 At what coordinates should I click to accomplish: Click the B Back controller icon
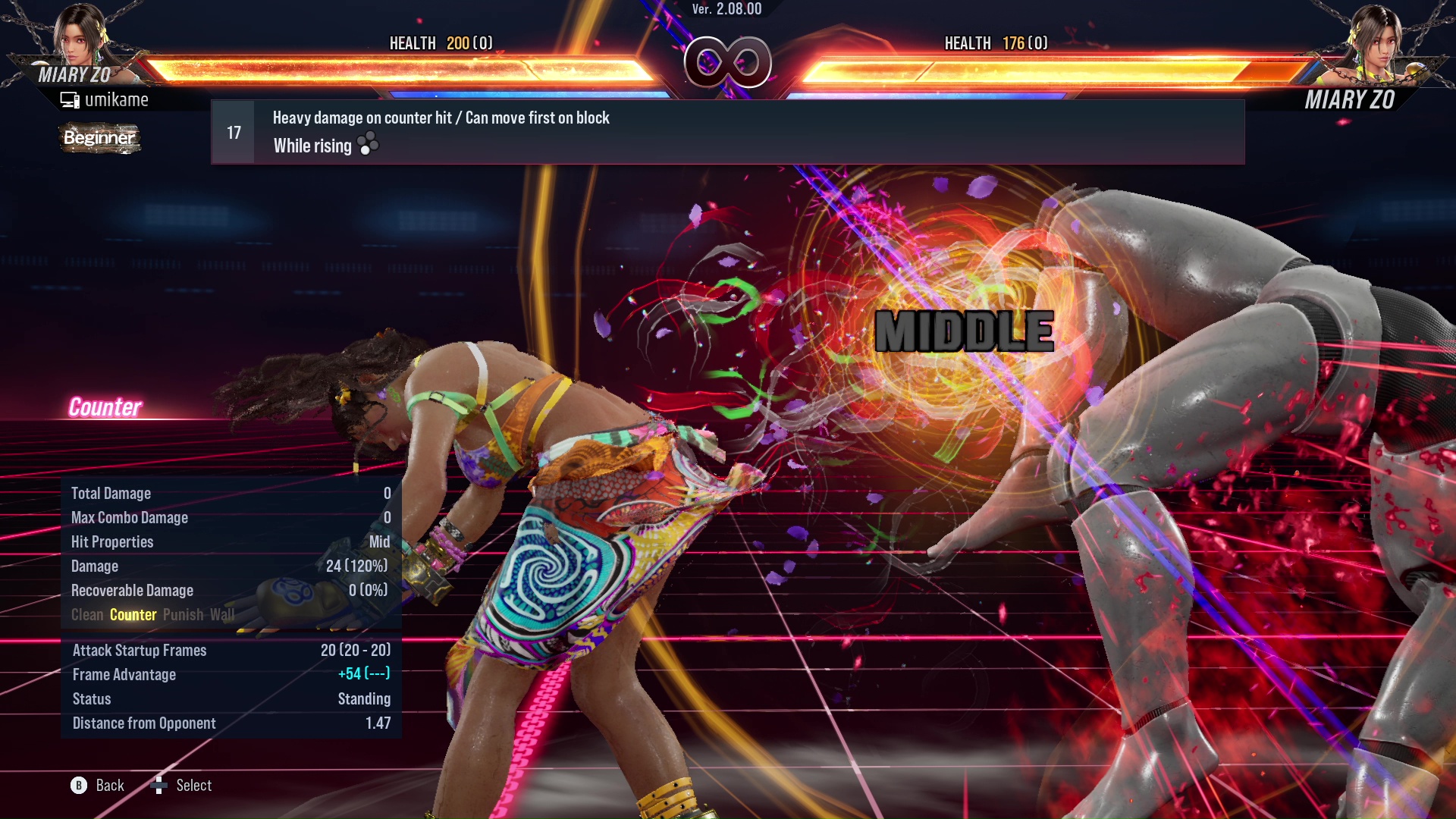click(81, 785)
